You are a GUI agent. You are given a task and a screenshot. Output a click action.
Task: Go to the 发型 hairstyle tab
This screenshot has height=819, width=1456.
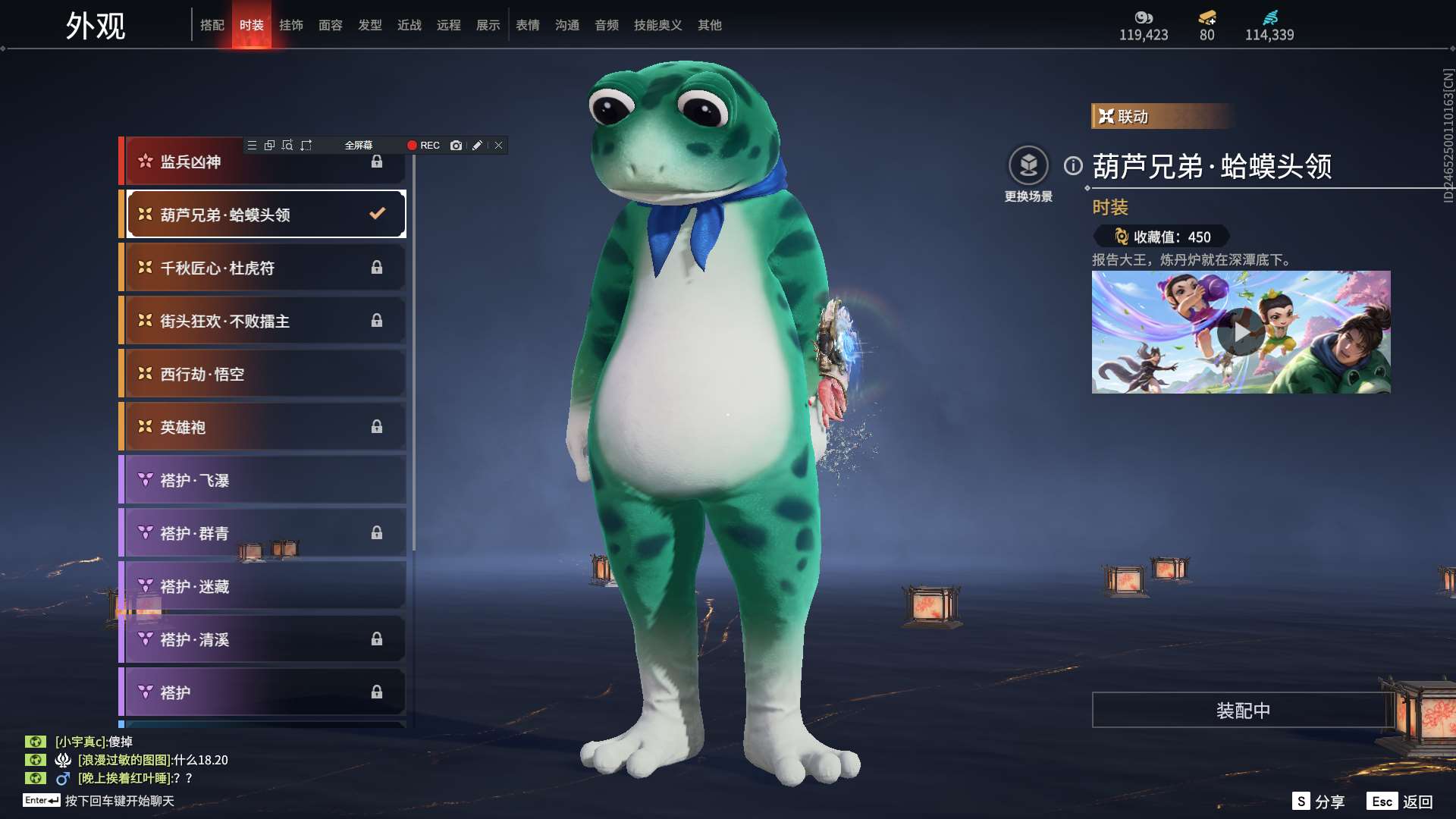pyautogui.click(x=370, y=25)
